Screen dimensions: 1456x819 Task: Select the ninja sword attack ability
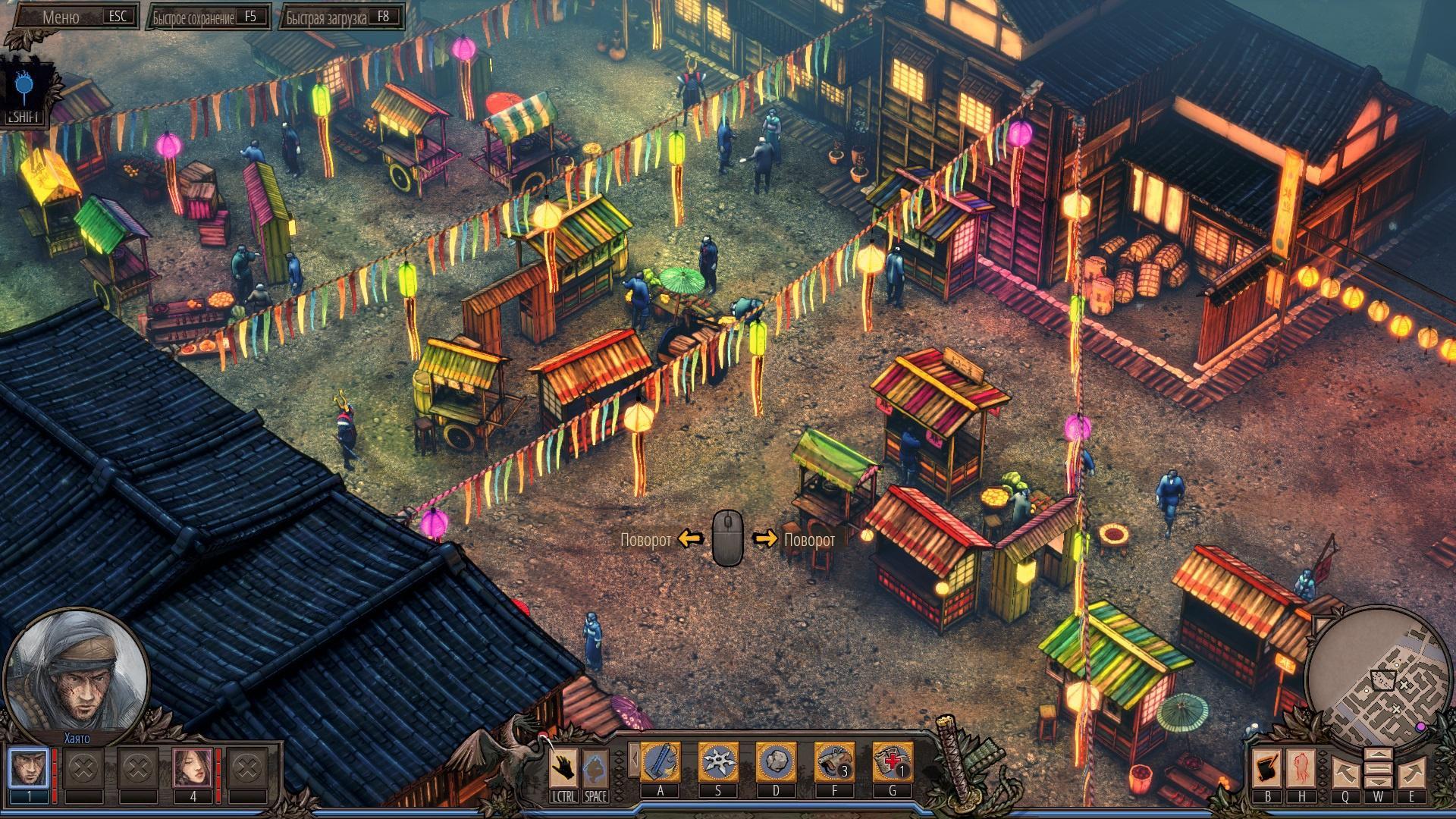(x=661, y=762)
